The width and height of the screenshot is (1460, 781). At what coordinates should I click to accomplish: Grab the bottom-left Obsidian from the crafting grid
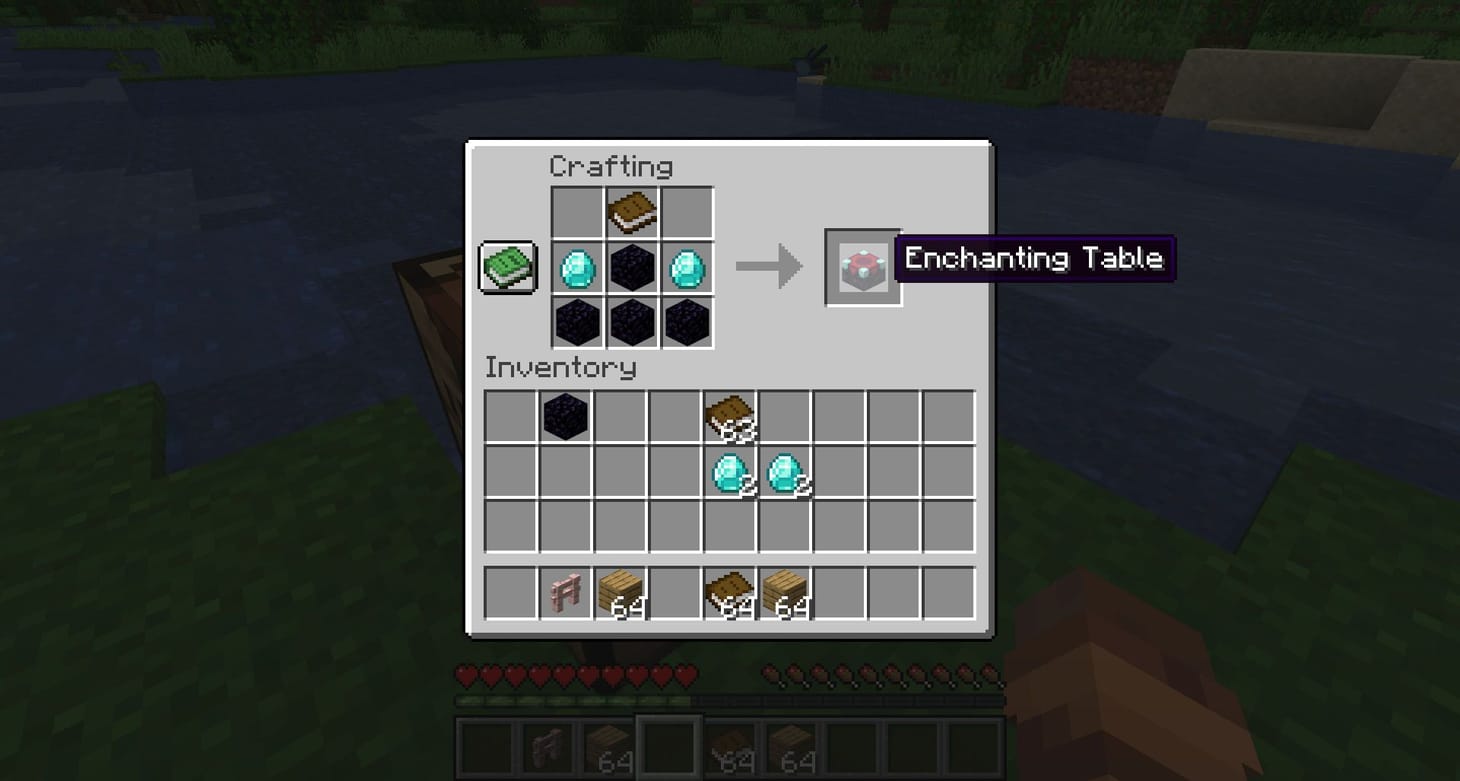coord(578,321)
